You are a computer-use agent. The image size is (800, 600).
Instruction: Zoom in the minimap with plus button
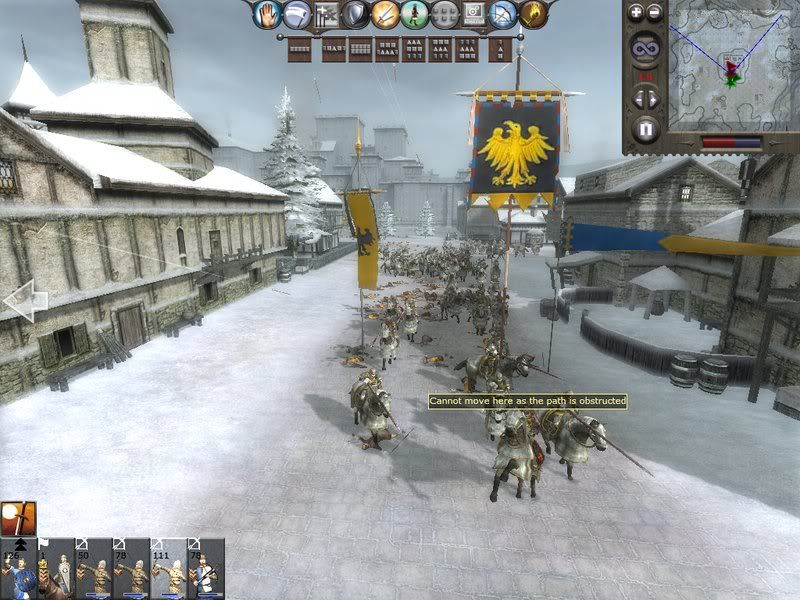tap(637, 13)
